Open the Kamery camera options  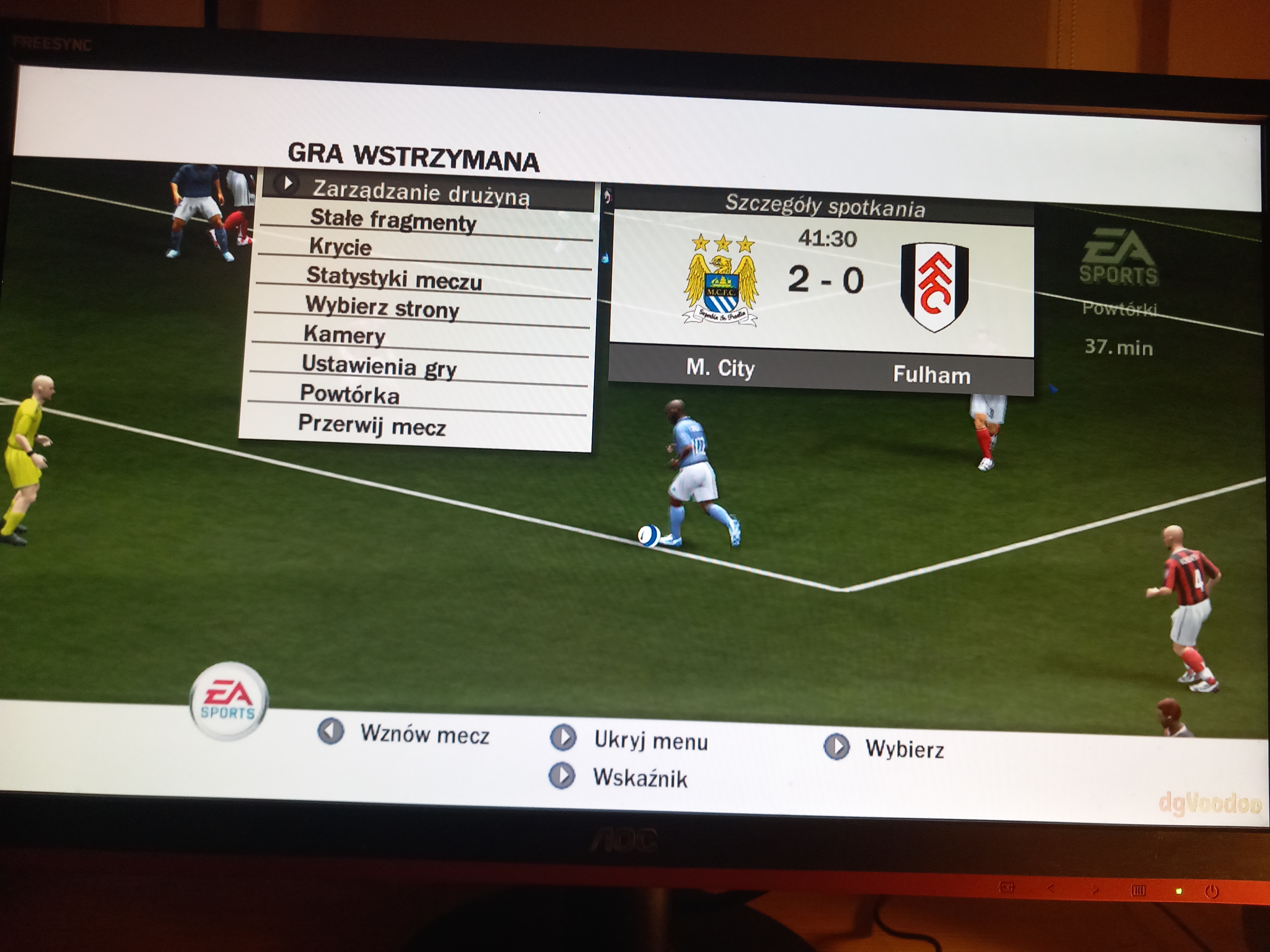(x=344, y=334)
